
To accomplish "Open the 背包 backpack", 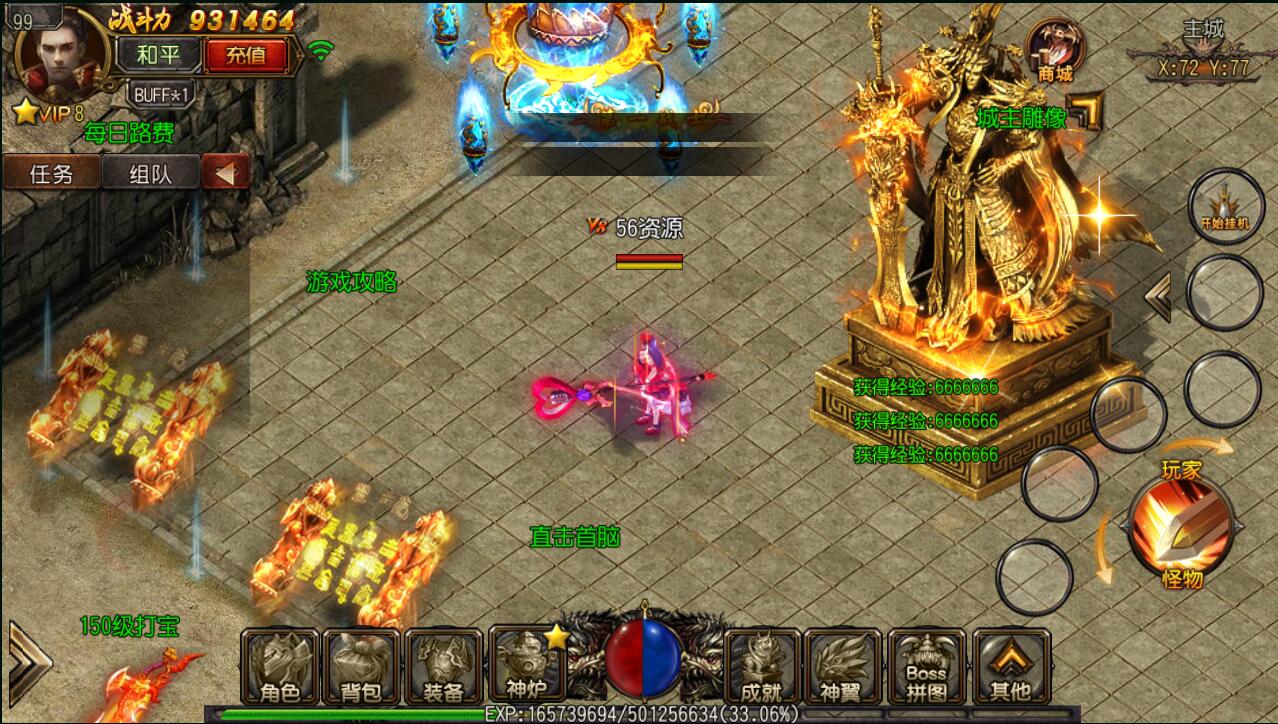I will tap(360, 667).
